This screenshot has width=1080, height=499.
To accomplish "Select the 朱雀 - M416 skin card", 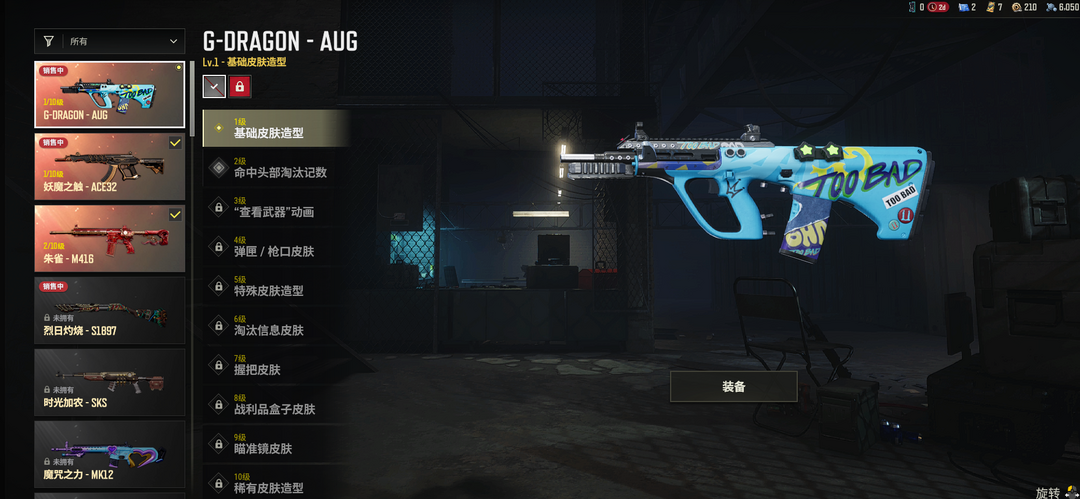I will click(x=110, y=238).
